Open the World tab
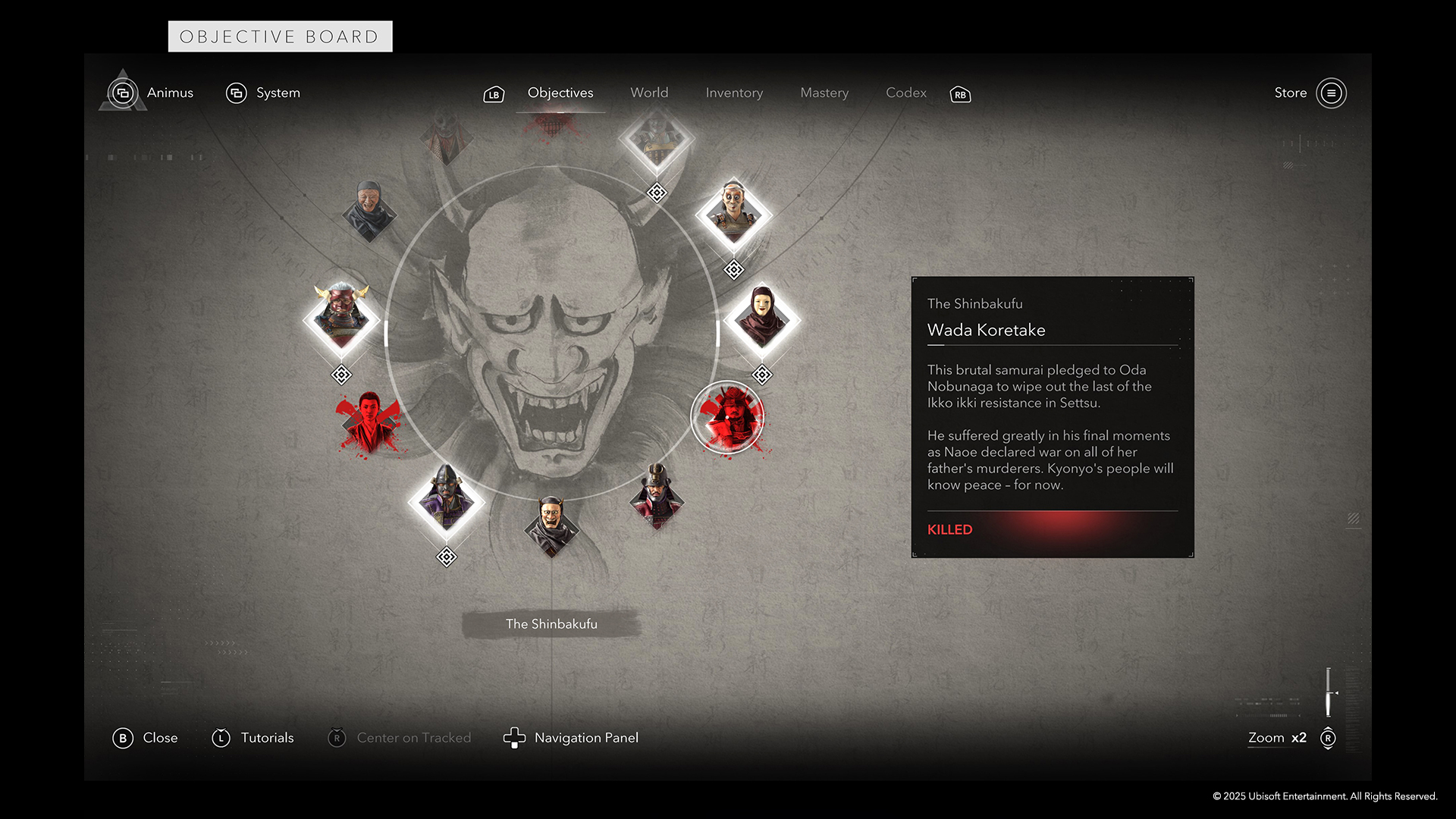Viewport: 1456px width, 819px height. tap(649, 93)
